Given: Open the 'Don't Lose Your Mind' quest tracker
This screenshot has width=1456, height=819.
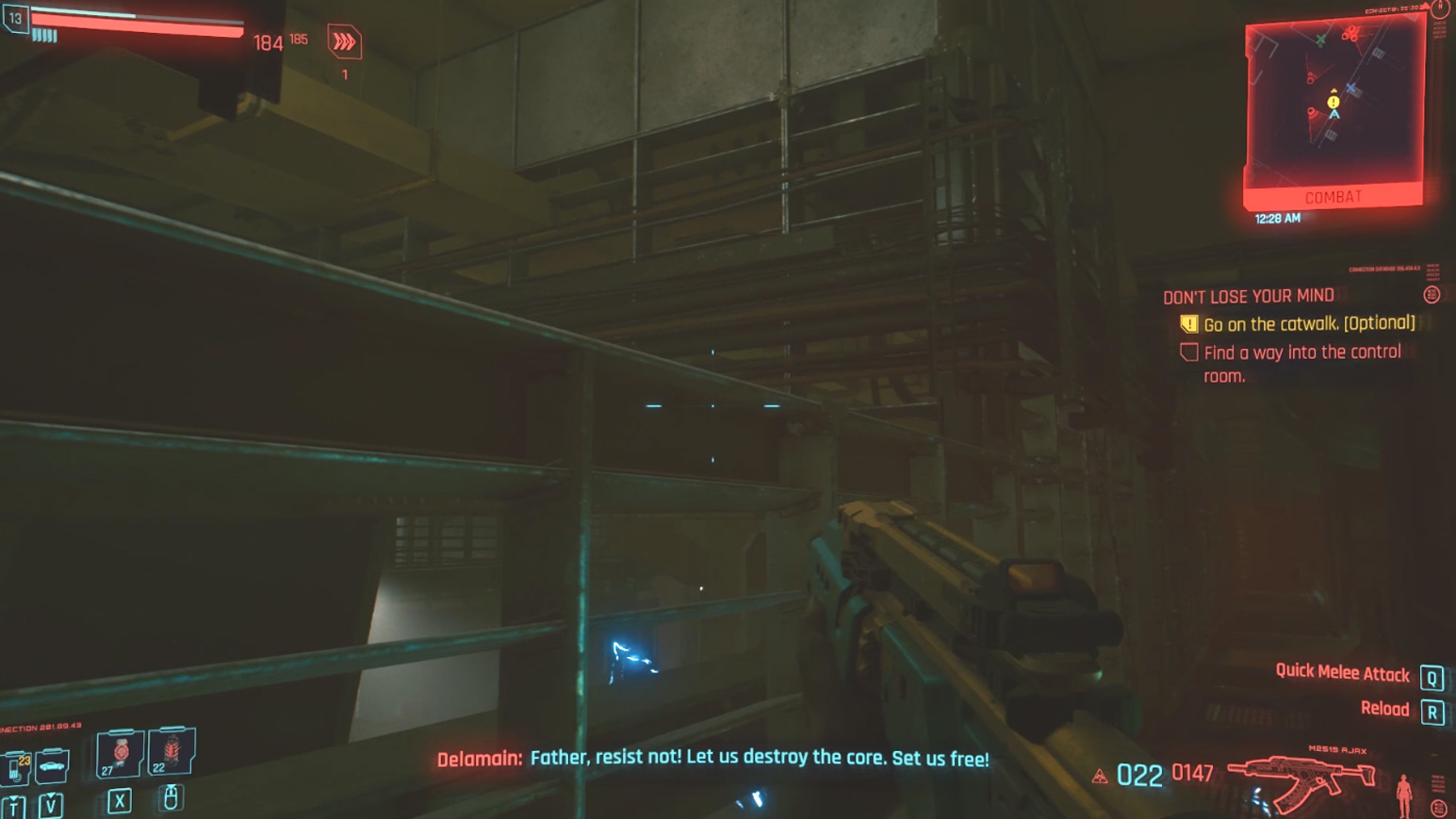Looking at the screenshot, I should 1248,296.
